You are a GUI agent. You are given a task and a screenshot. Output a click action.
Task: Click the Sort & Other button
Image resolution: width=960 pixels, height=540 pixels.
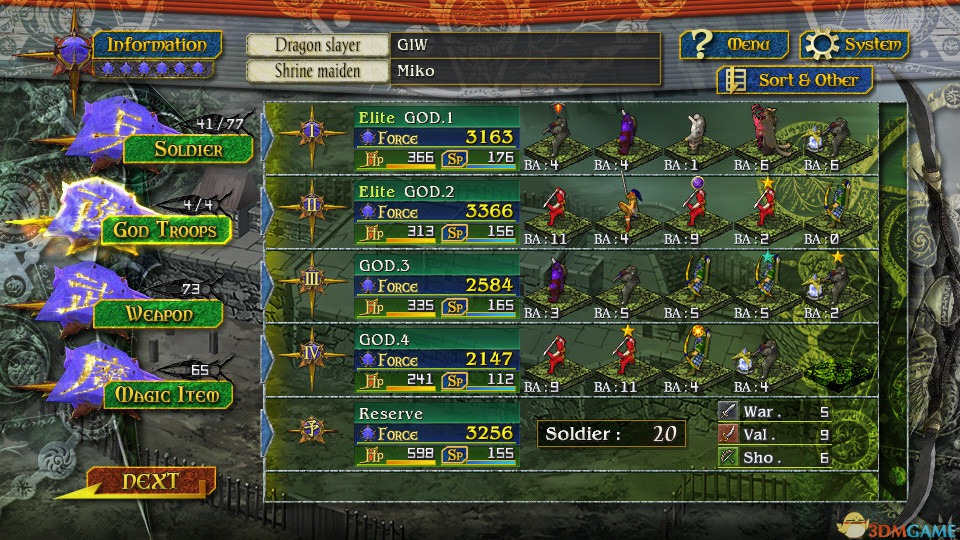point(795,80)
